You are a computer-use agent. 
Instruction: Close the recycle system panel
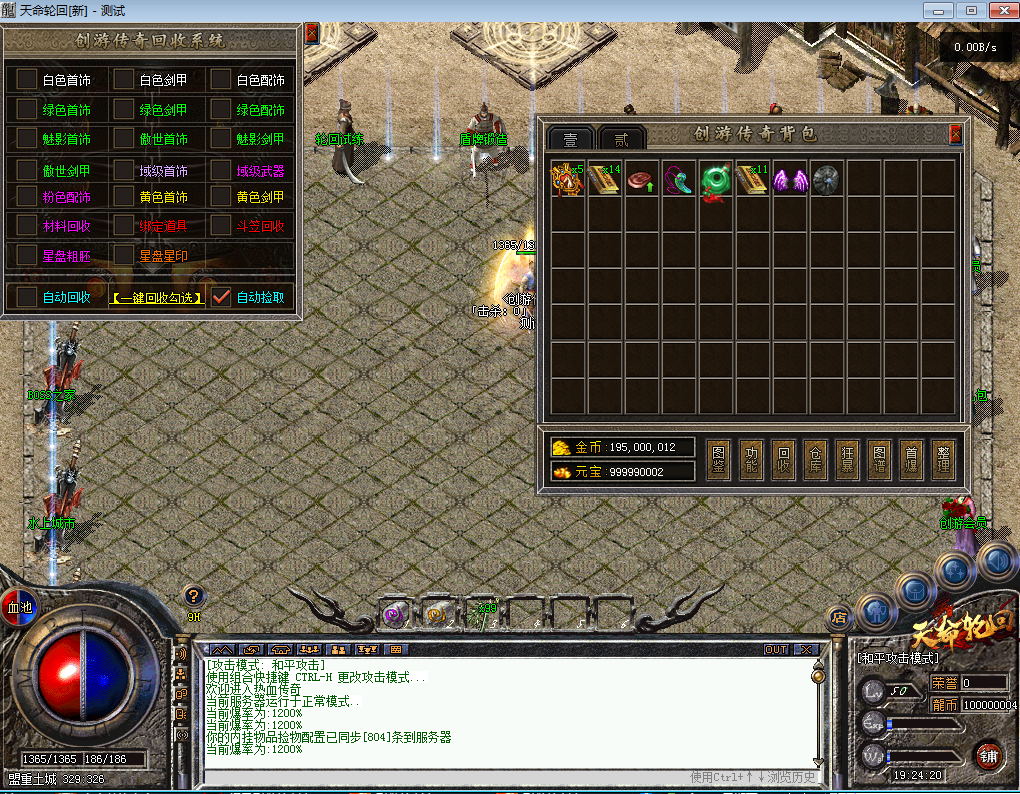point(311,33)
